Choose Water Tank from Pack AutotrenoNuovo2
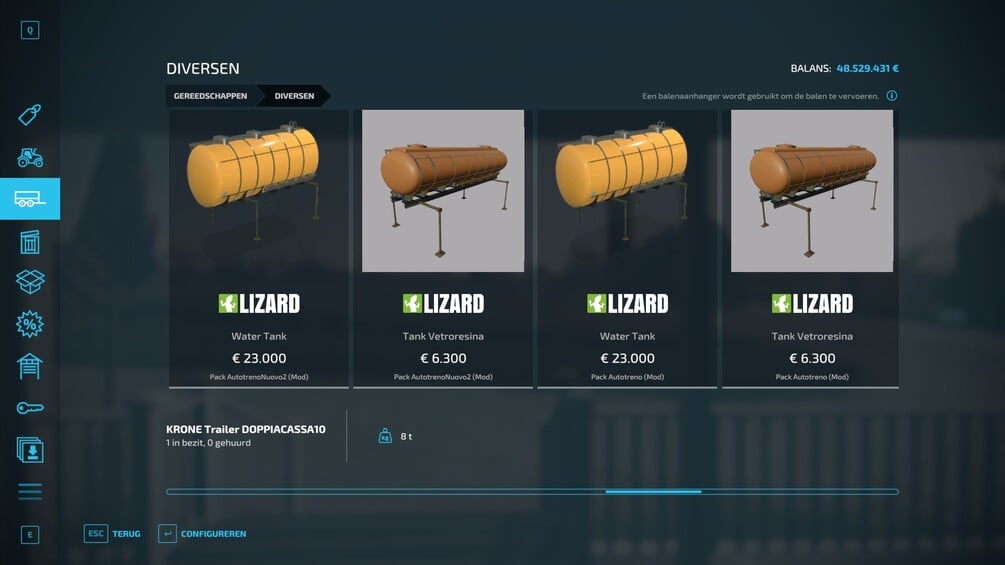The height and width of the screenshot is (565, 1005). pos(259,248)
